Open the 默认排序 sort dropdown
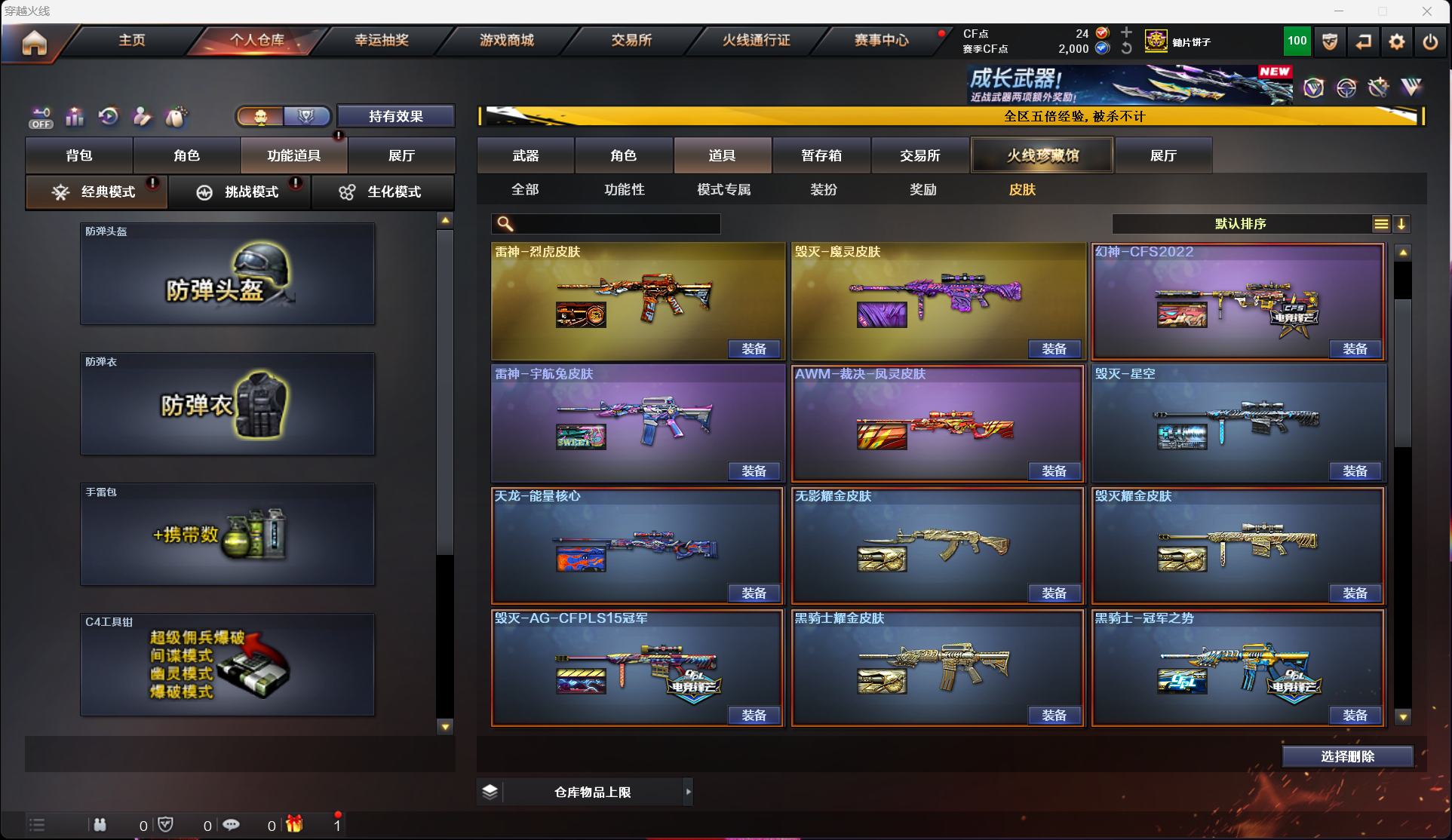This screenshot has width=1452, height=840. [x=1241, y=224]
